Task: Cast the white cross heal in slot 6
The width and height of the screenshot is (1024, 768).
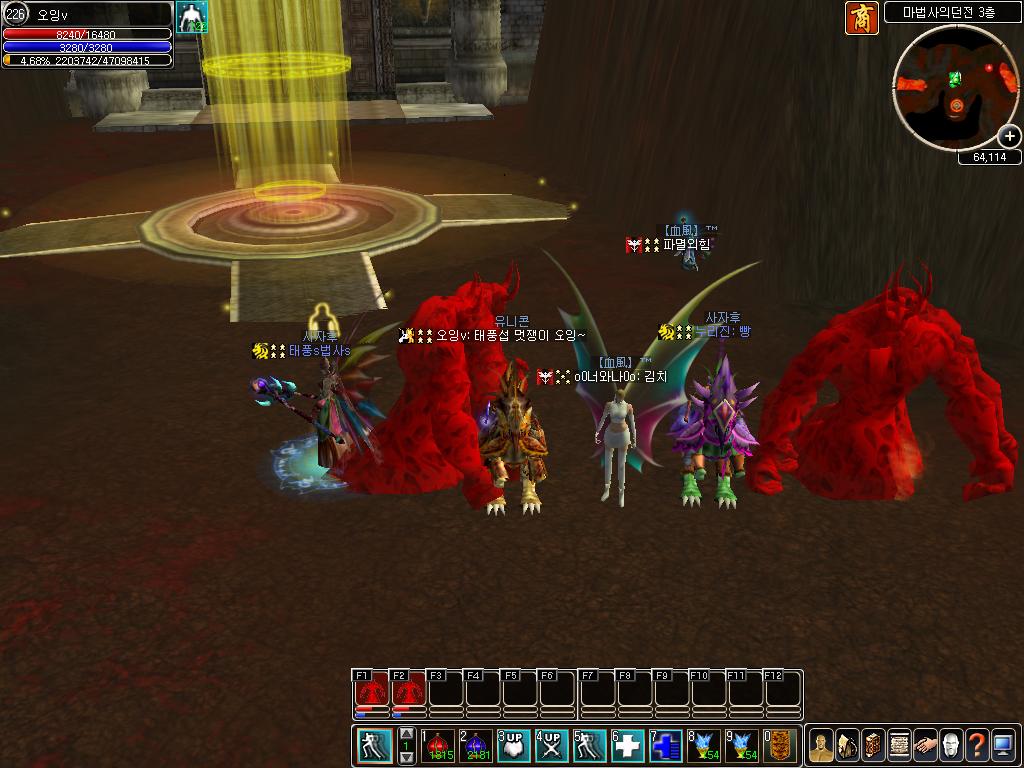Action: [627, 746]
